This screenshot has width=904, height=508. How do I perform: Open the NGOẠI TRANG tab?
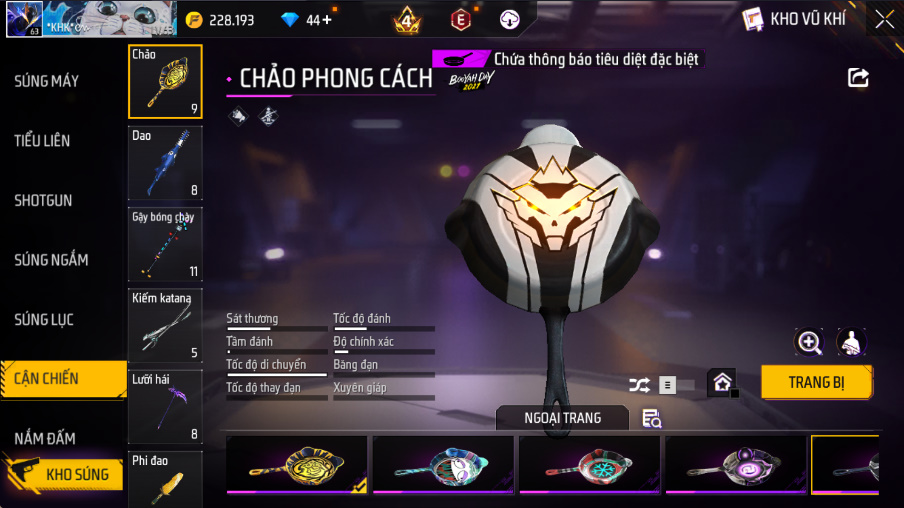tap(562, 418)
